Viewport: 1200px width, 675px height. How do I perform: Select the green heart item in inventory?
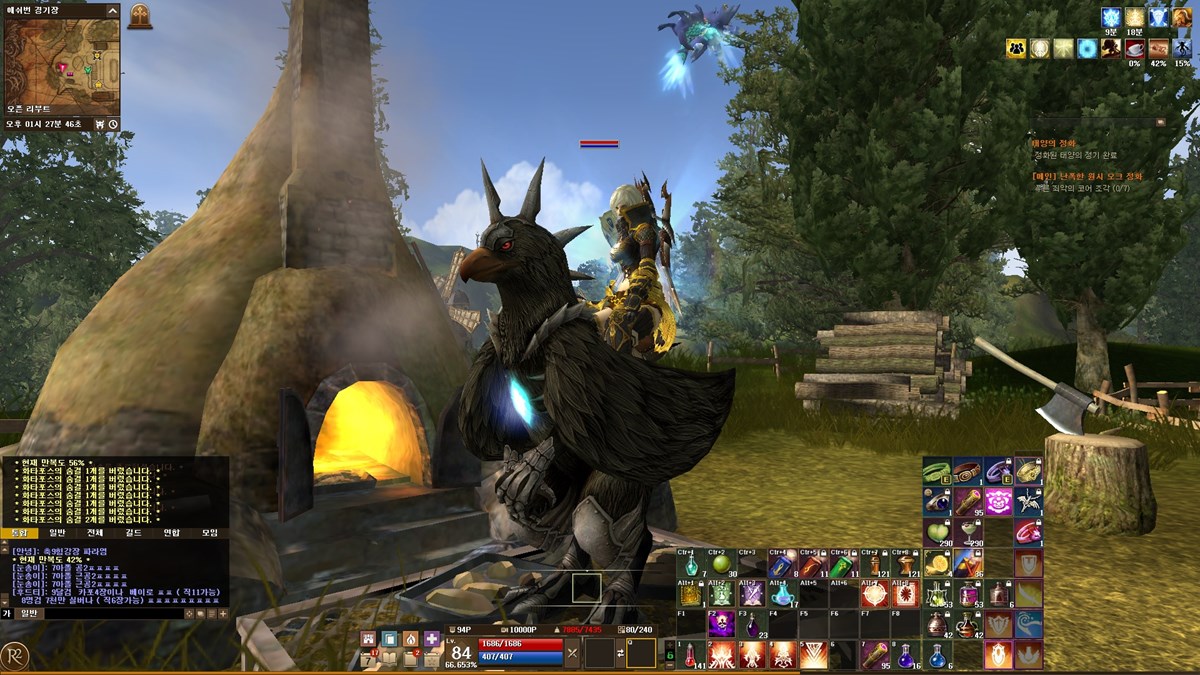(x=937, y=531)
